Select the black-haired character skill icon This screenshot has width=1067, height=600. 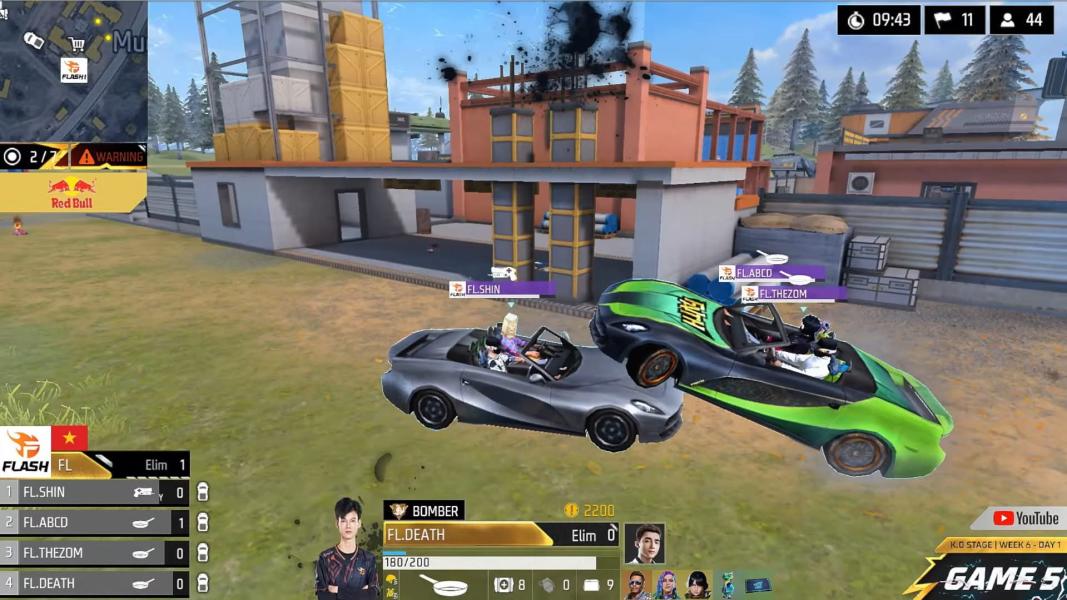pos(696,585)
